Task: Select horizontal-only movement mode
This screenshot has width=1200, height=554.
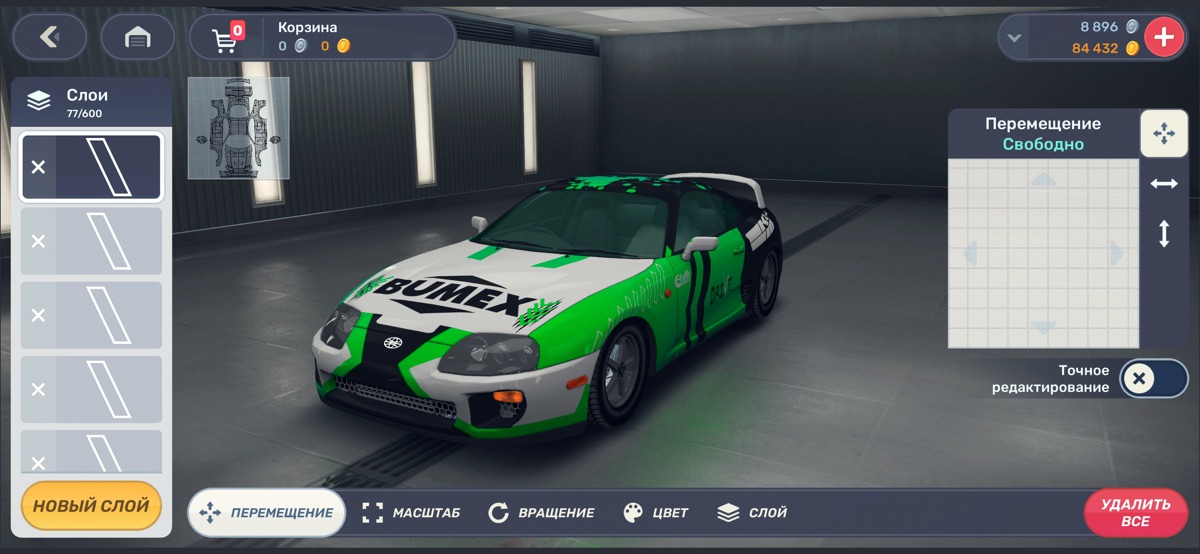Action: 1164,184
